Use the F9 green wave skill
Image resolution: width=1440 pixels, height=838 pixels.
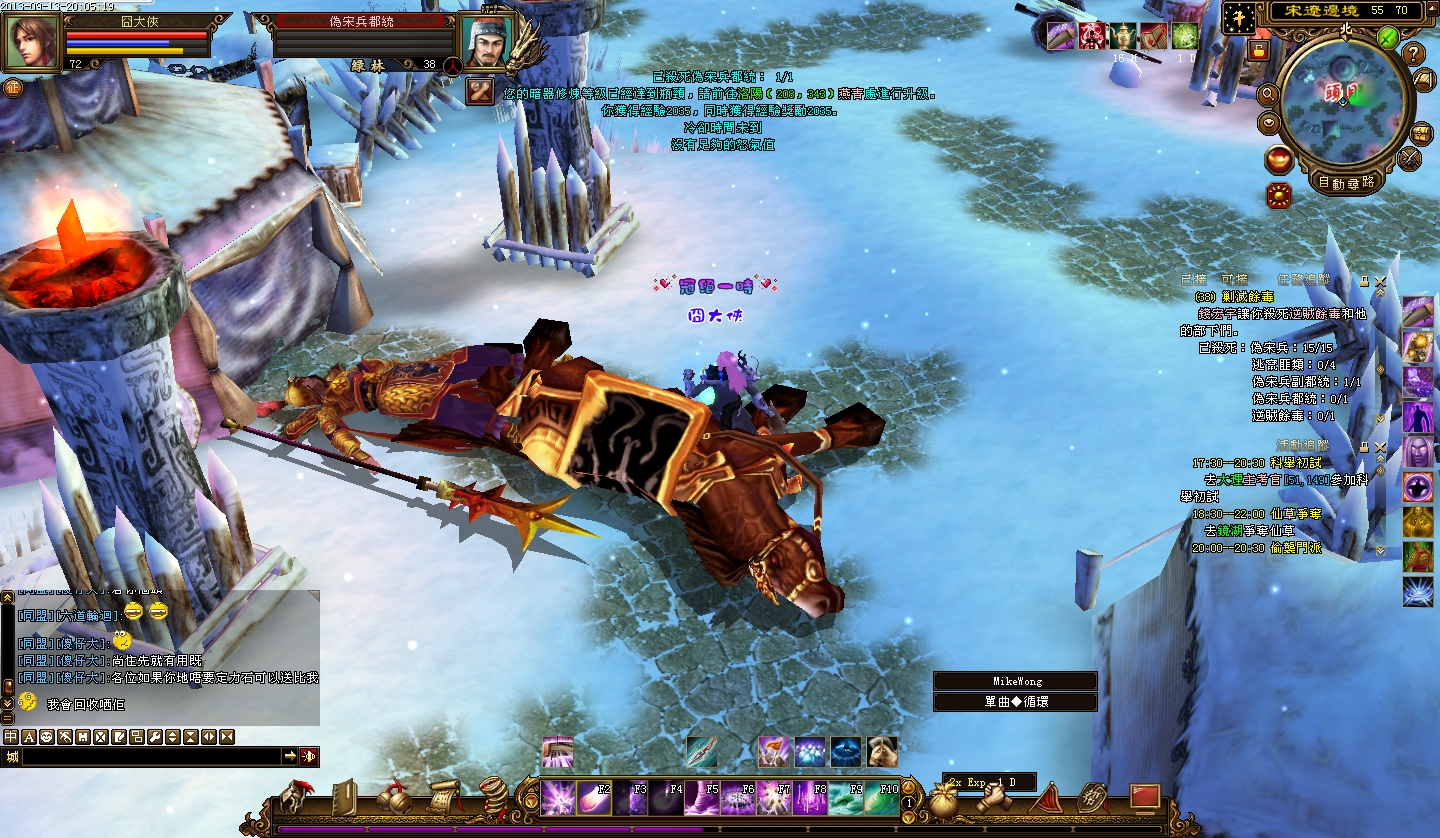tap(846, 798)
